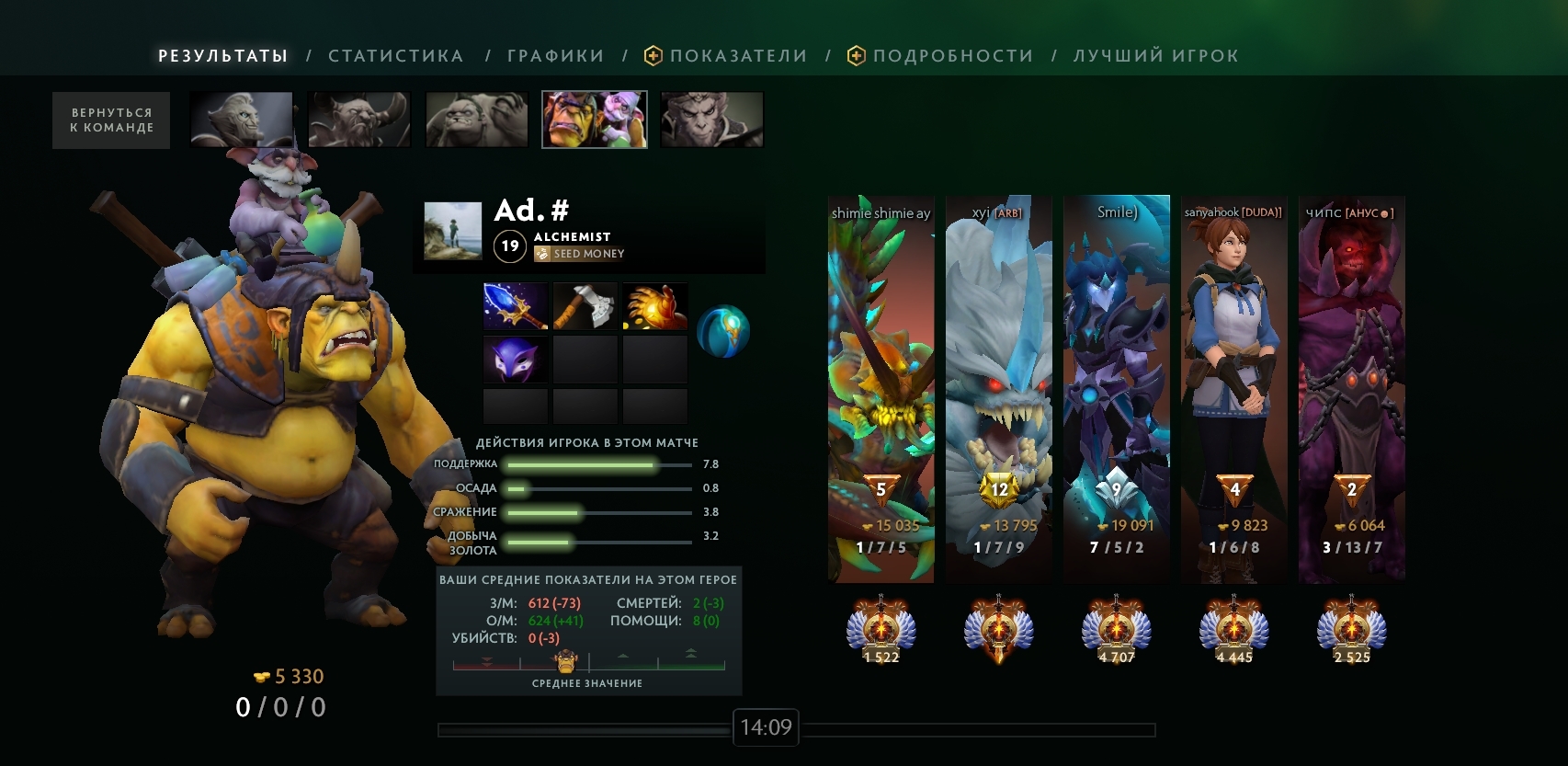Click the match timeline handle at 14:09
Viewport: 1568px width, 766px height.
point(766,728)
